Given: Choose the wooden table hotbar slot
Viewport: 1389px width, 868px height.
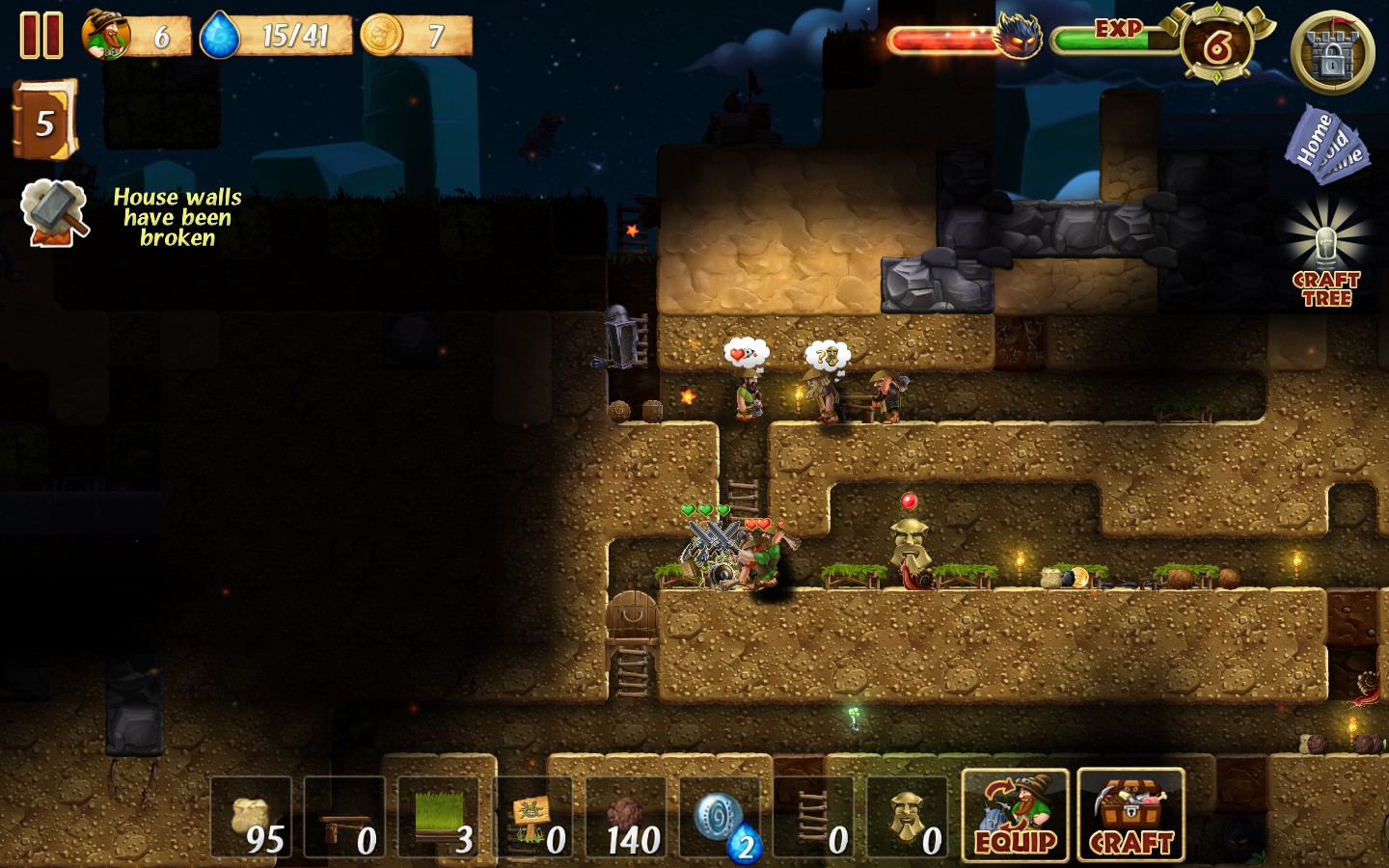Looking at the screenshot, I should (x=345, y=818).
